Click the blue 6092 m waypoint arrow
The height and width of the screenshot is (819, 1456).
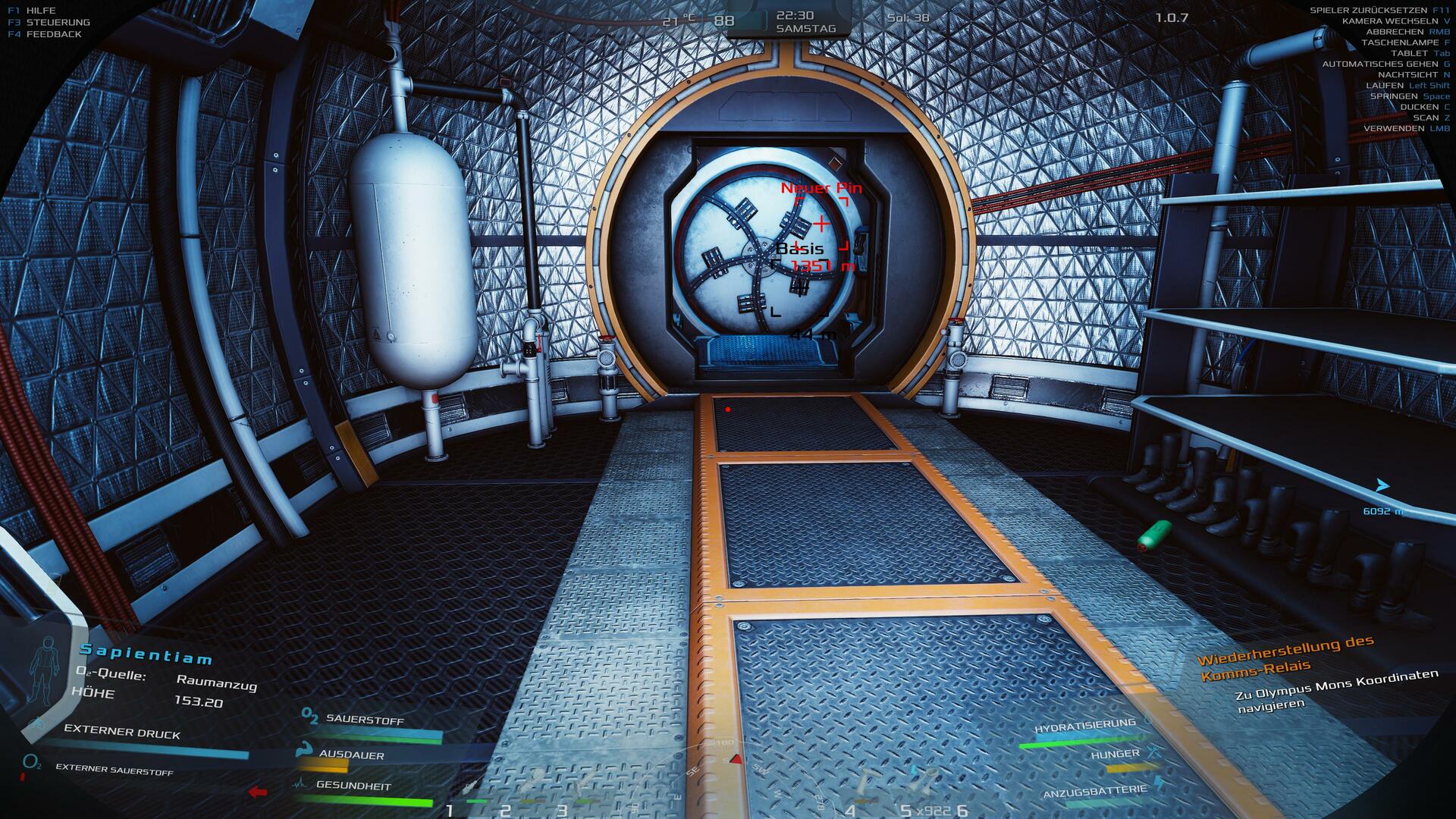pyautogui.click(x=1382, y=485)
